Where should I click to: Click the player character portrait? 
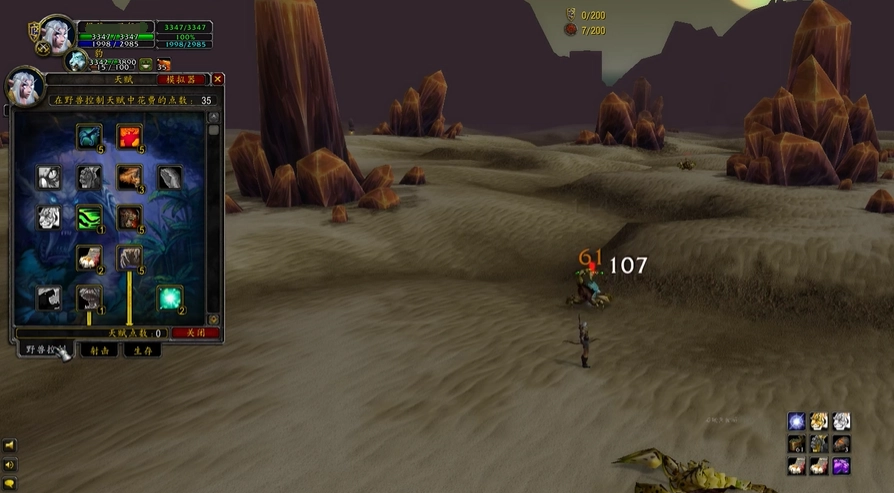coord(56,35)
